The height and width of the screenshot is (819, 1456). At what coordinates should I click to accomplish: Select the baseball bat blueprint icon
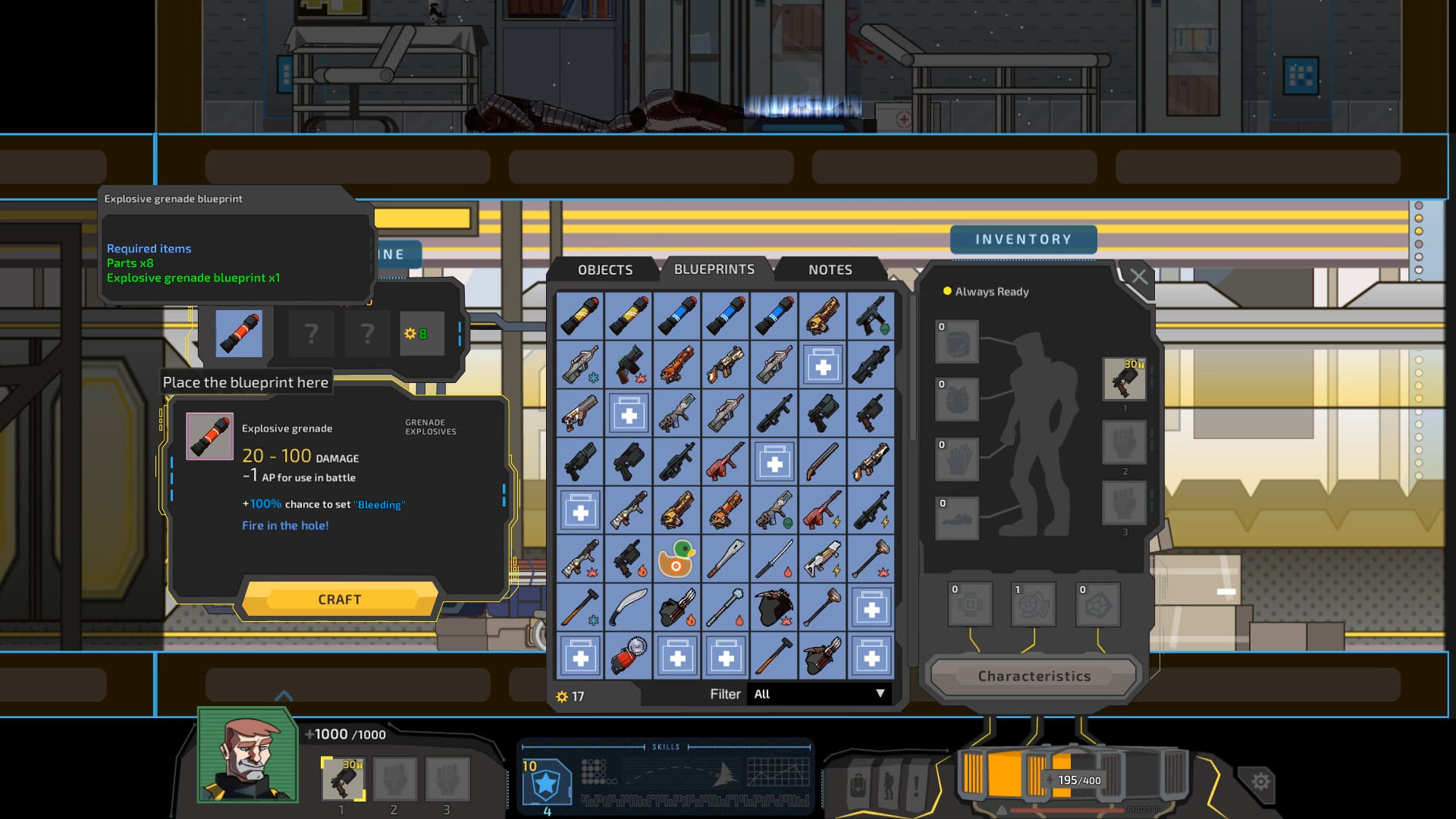tap(725, 558)
